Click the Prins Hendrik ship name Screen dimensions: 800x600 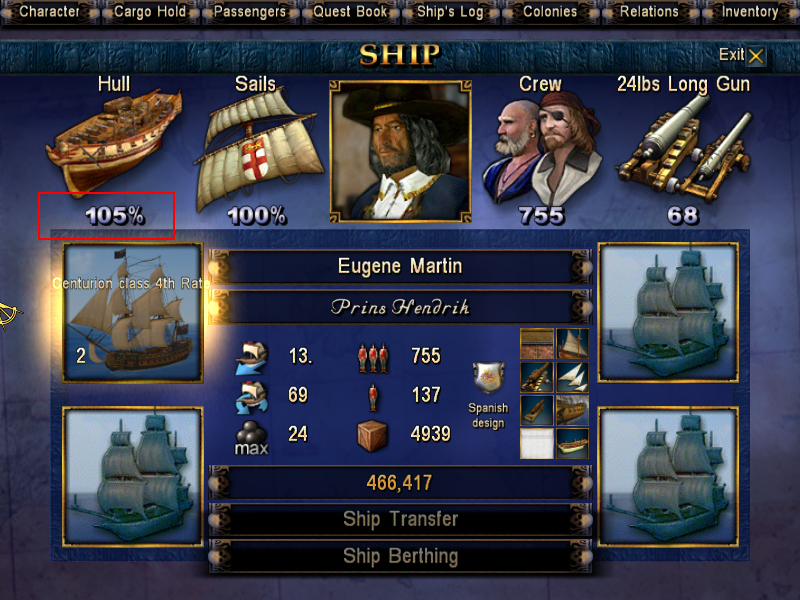pos(400,307)
